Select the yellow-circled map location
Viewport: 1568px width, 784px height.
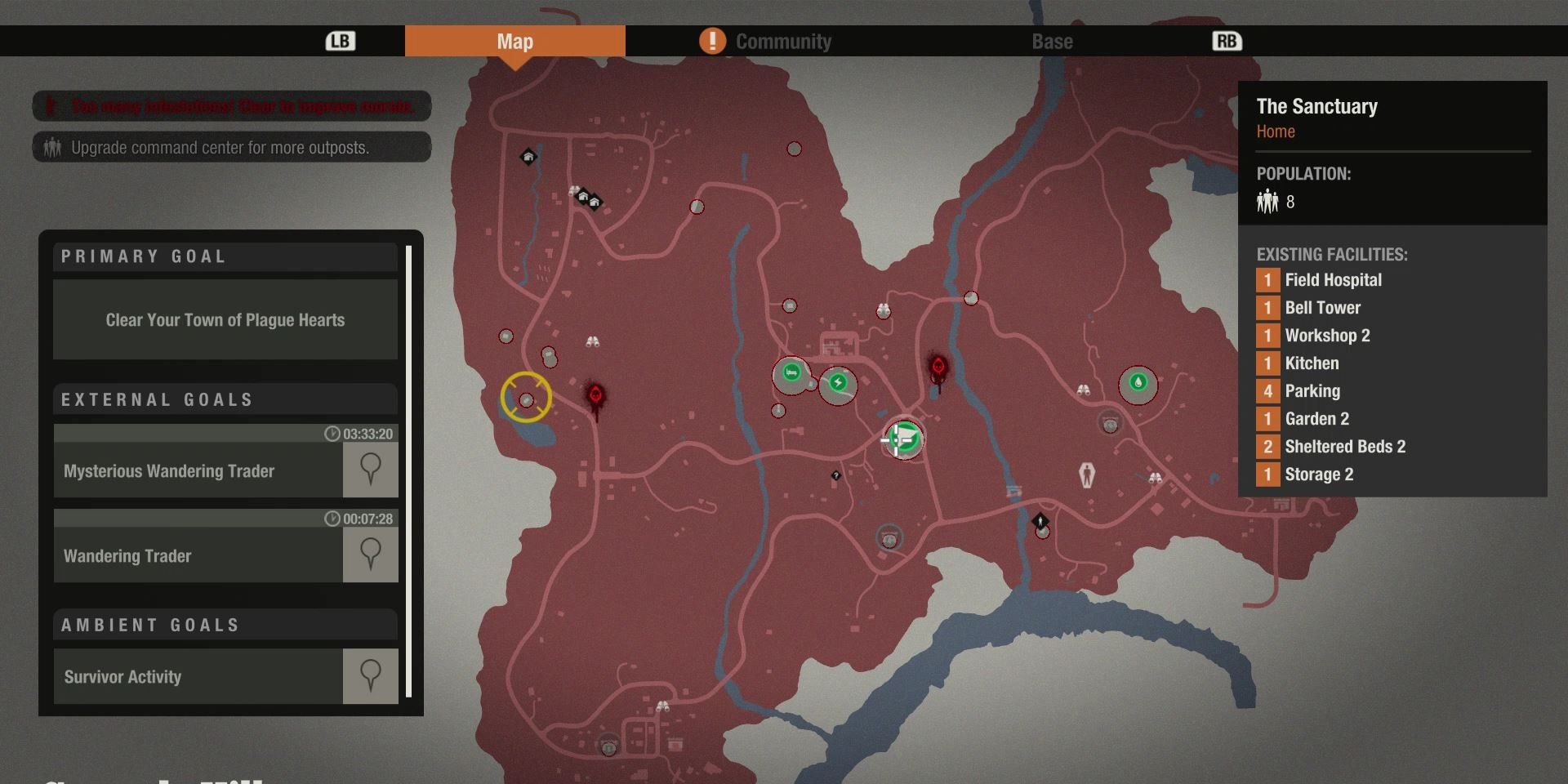pos(526,399)
